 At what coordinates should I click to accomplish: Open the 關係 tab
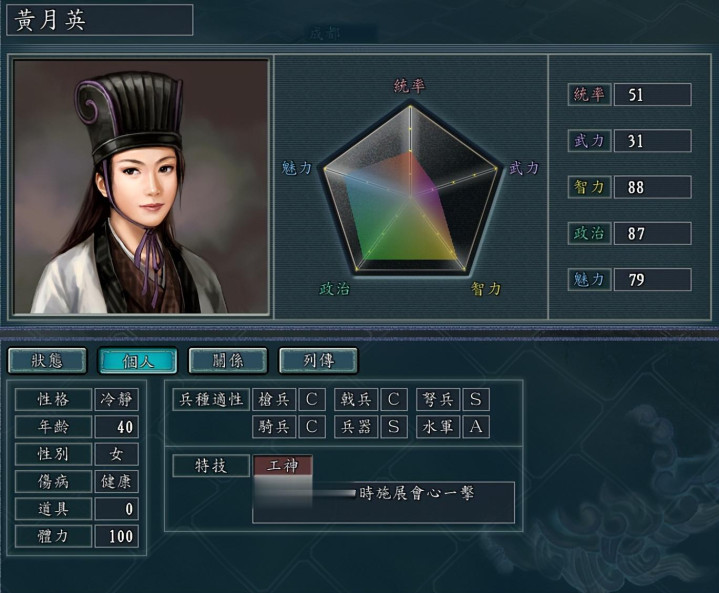click(228, 361)
